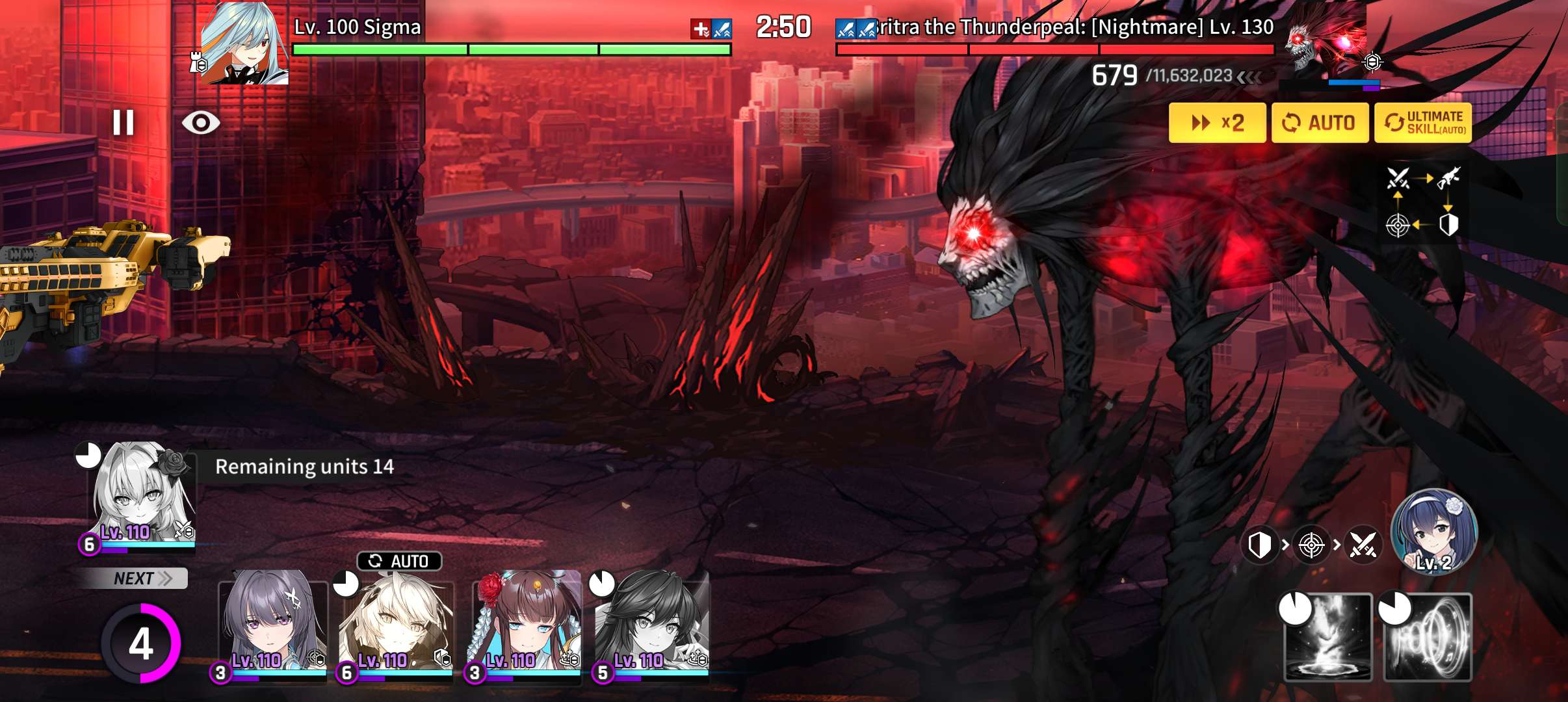Toggle the small AUTO deploy button

click(x=399, y=561)
